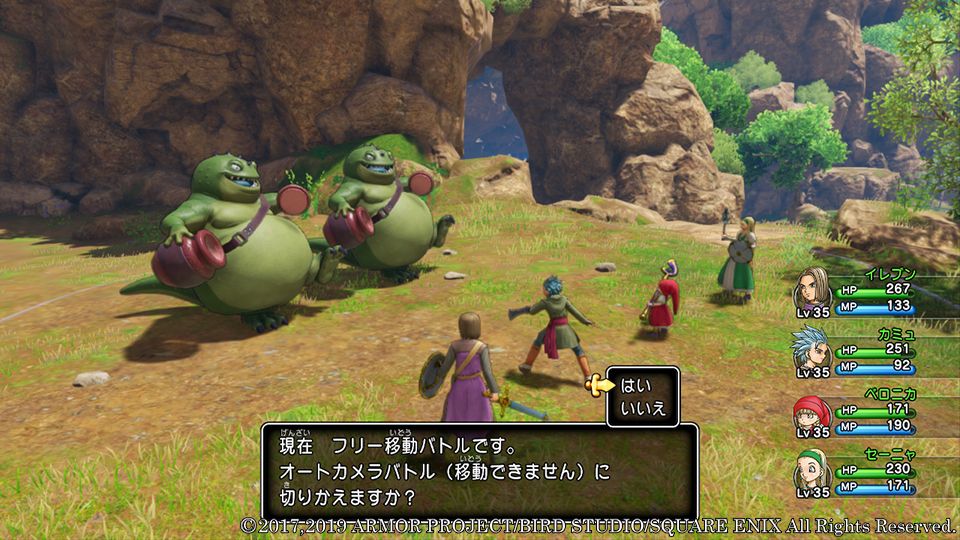Select いいえ to keep free-move battle
The image size is (960, 540).
[642, 407]
